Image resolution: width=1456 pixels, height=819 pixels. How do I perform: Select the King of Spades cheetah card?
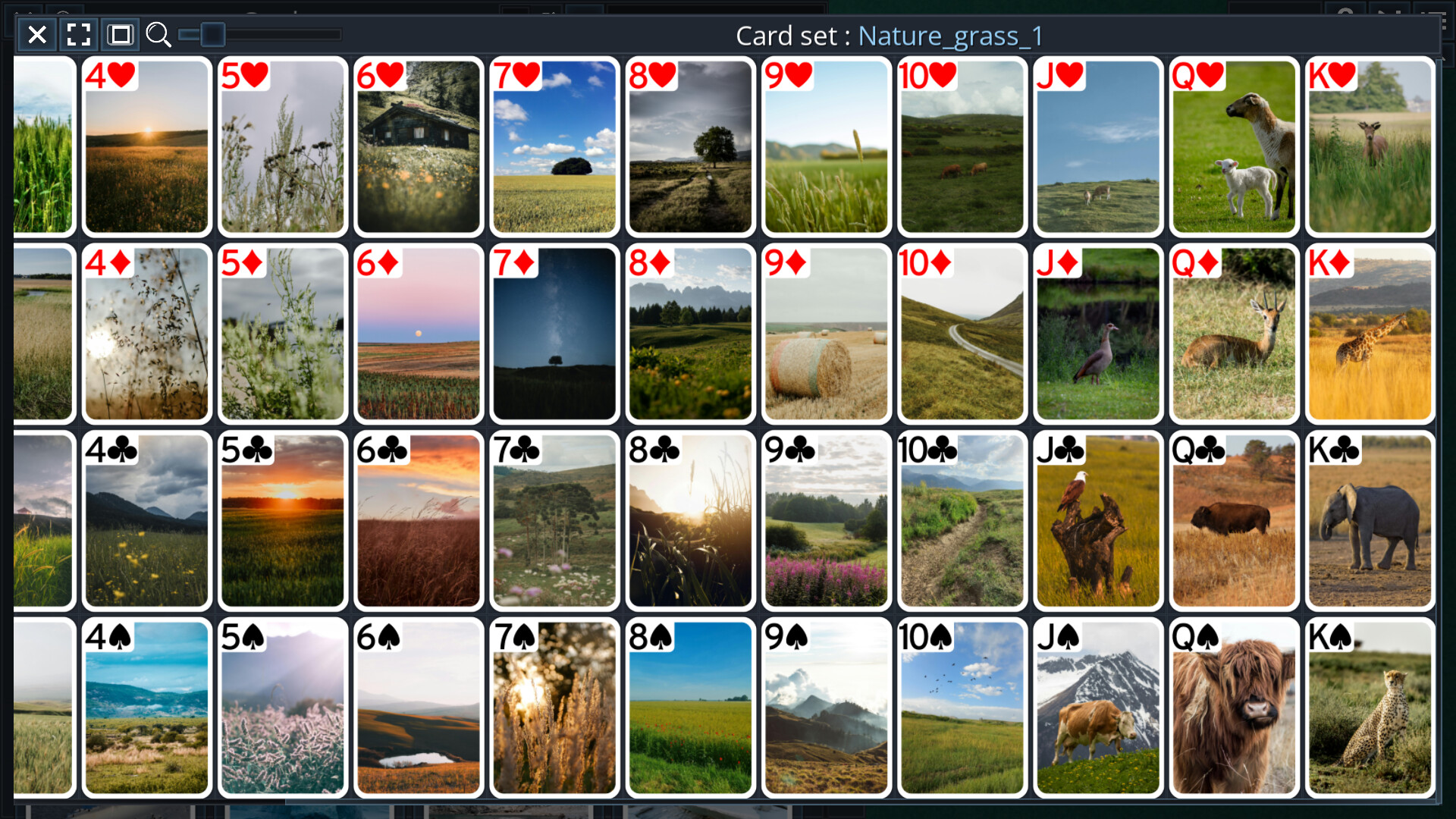tap(1370, 708)
